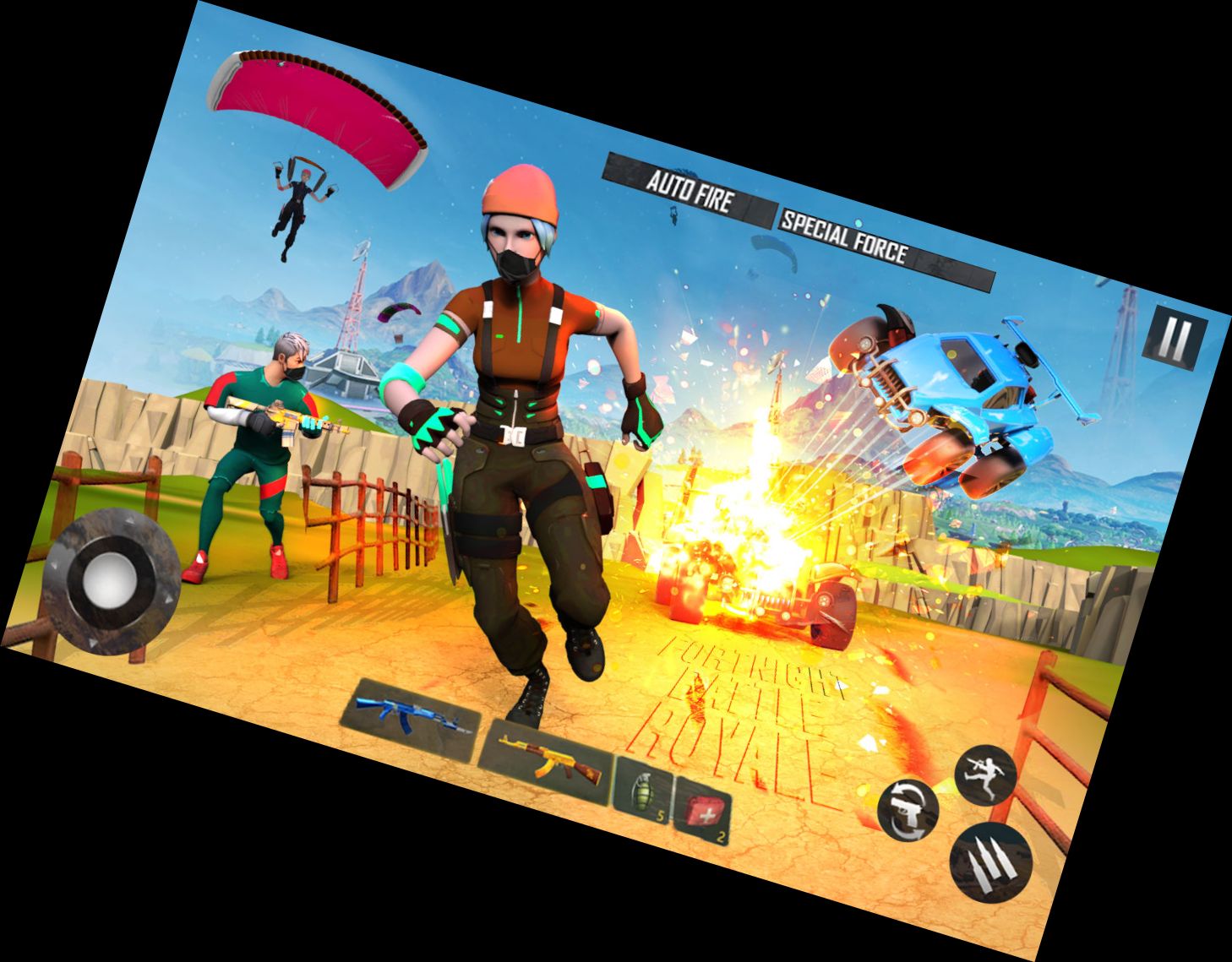Screen dimensions: 1232x962
Task: Tap the pistol weapon-switch icon
Action: (x=908, y=810)
